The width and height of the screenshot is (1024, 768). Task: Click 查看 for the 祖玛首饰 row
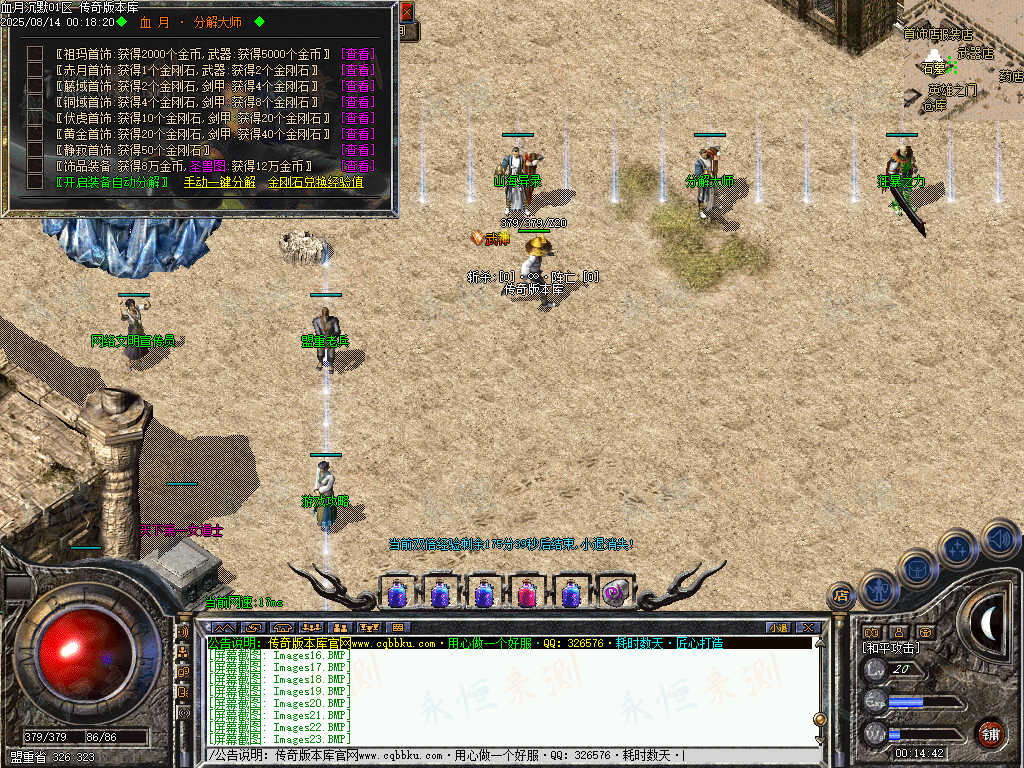(x=357, y=54)
